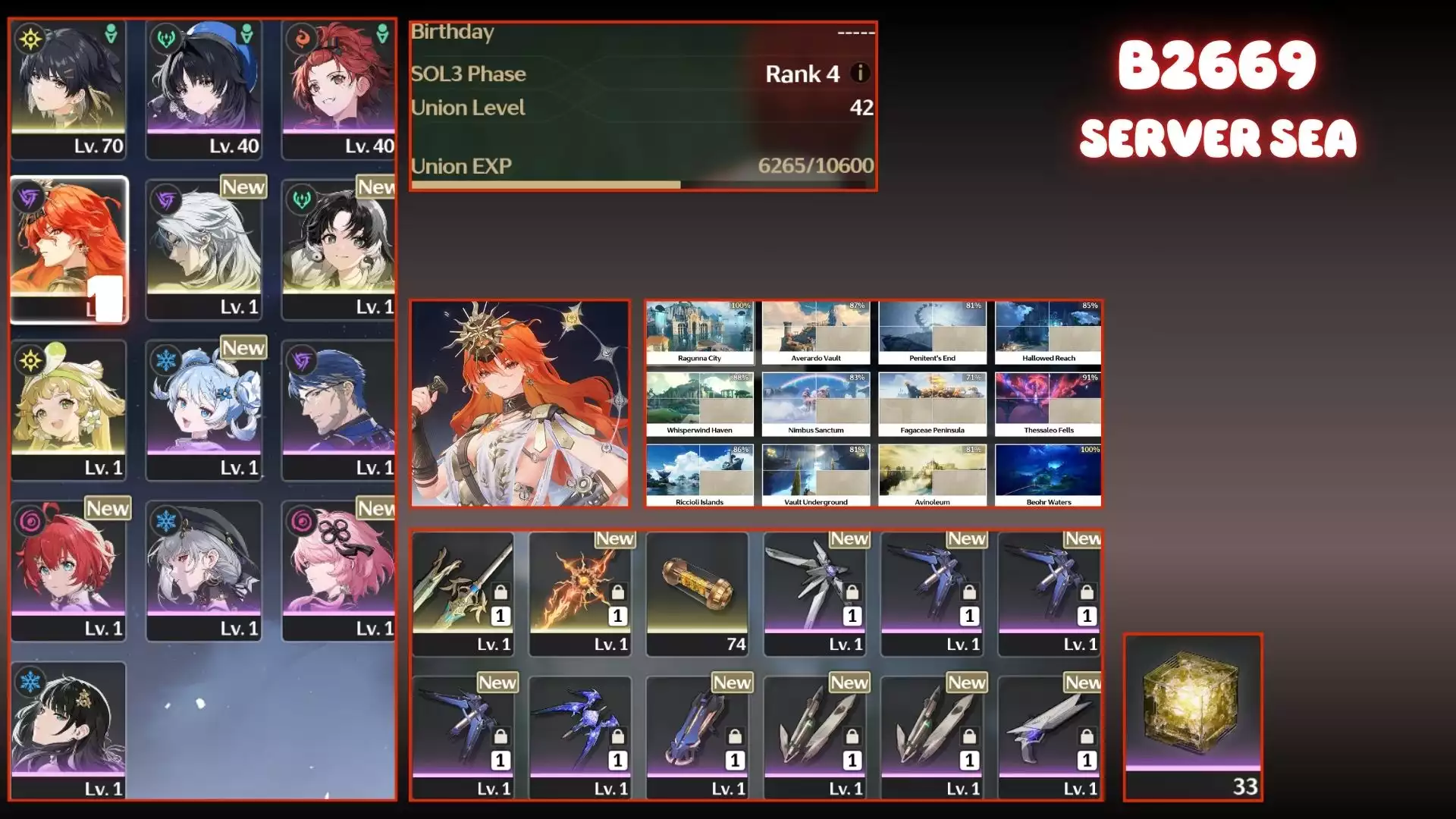The image size is (1456, 819).
Task: Pick the blonde girl with green headband
Action: click(x=68, y=409)
